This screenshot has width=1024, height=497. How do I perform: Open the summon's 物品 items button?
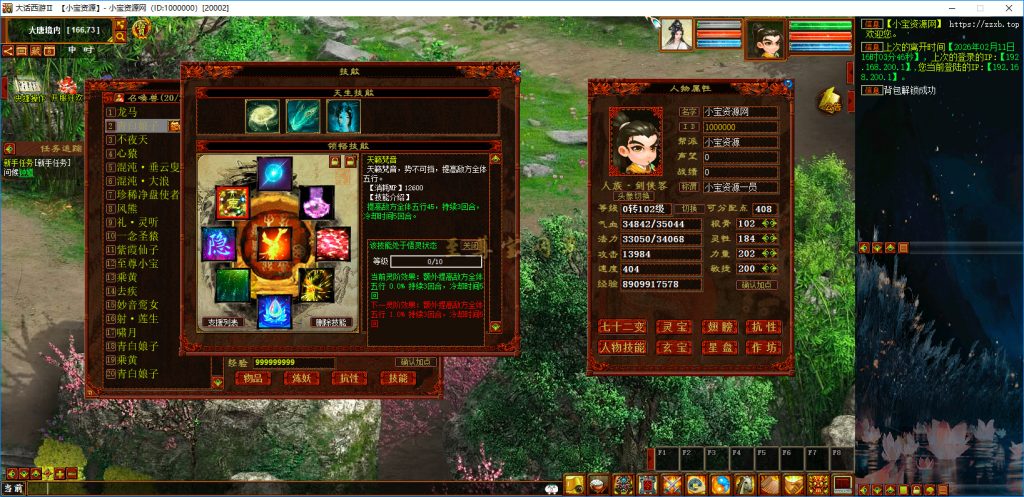pos(252,378)
